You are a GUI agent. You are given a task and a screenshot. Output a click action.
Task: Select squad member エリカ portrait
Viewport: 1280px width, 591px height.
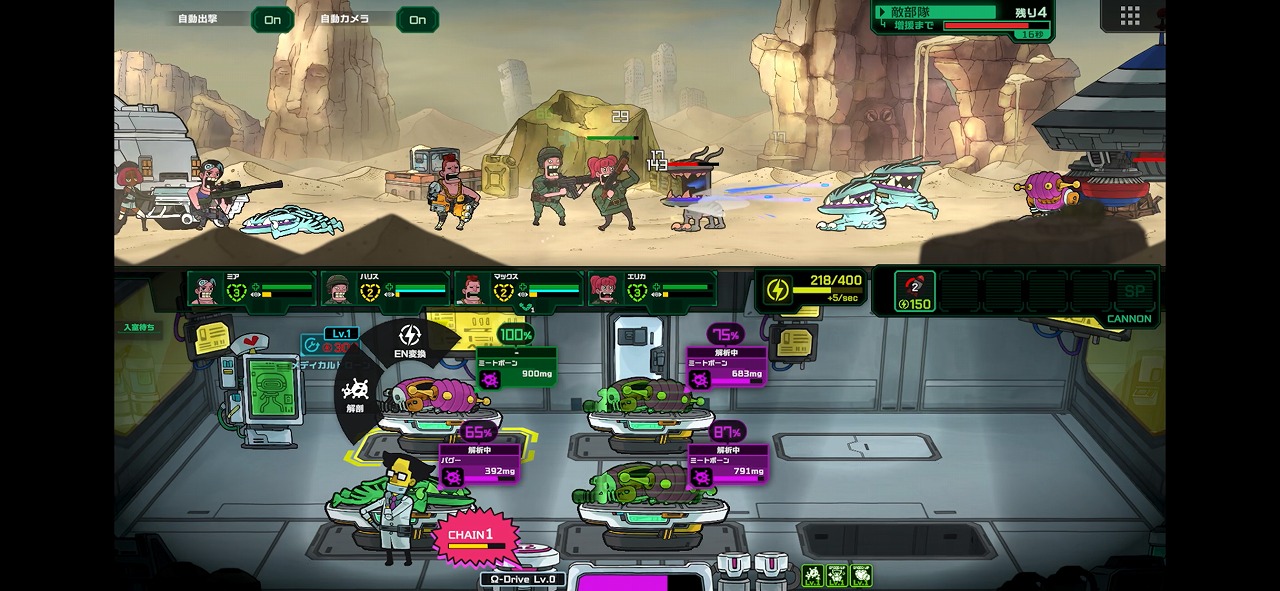[607, 290]
